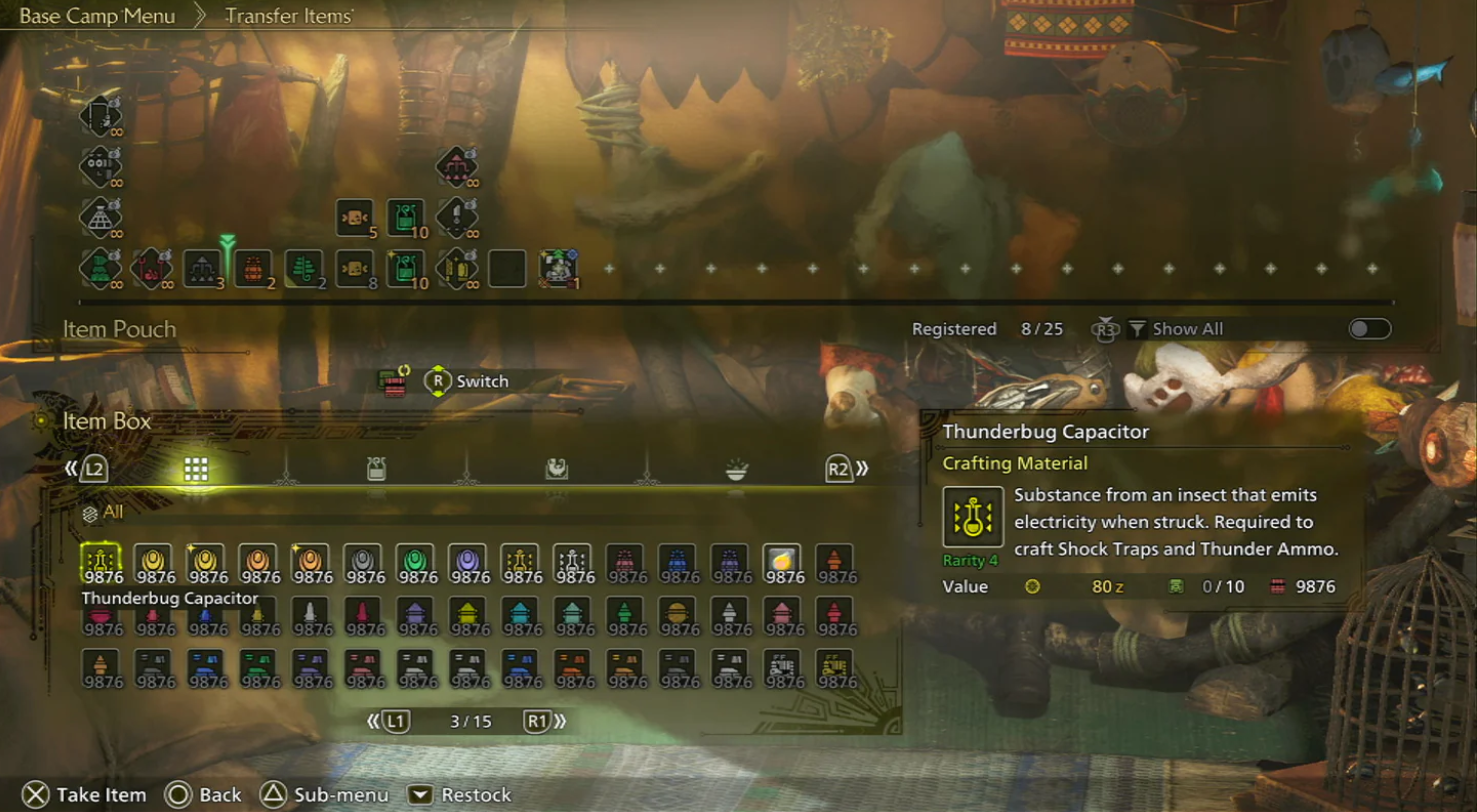Open the mortar bowl category tab
1477x812 pixels.
pos(736,470)
